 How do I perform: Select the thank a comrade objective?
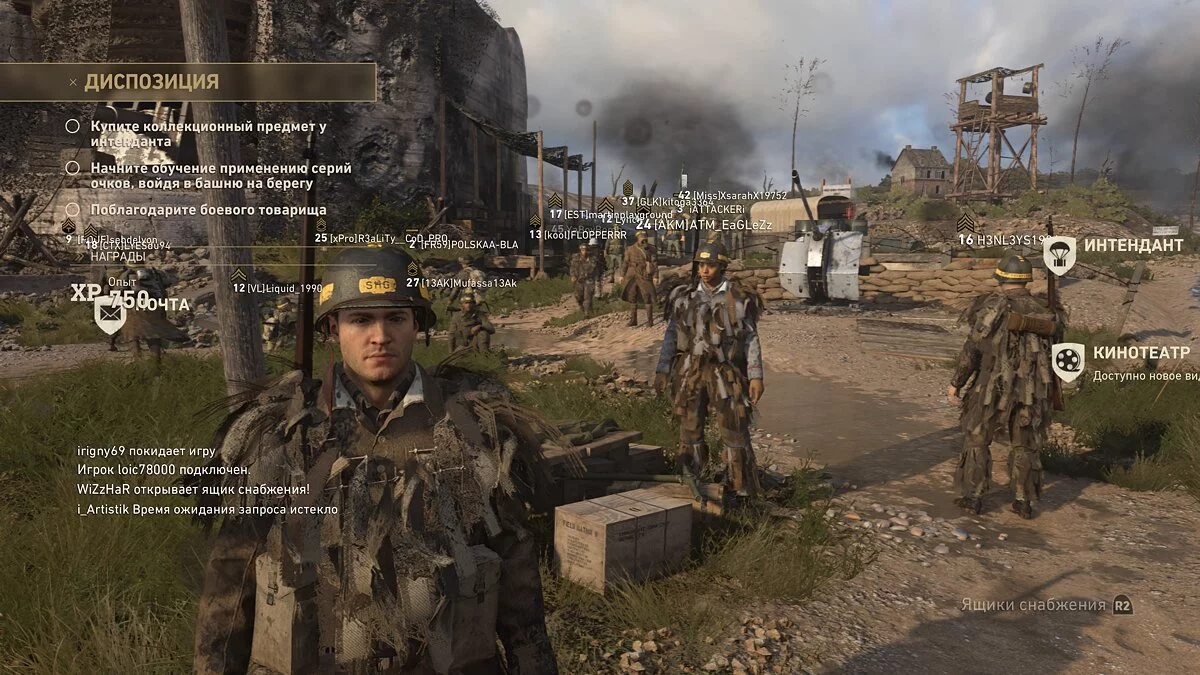(208, 210)
